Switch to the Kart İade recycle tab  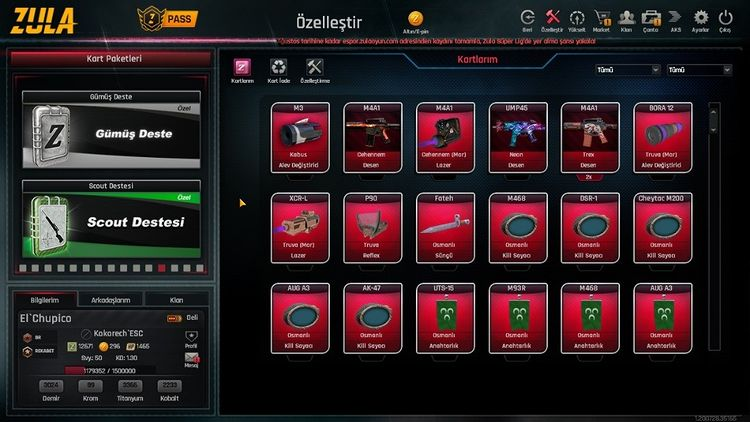tap(277, 69)
